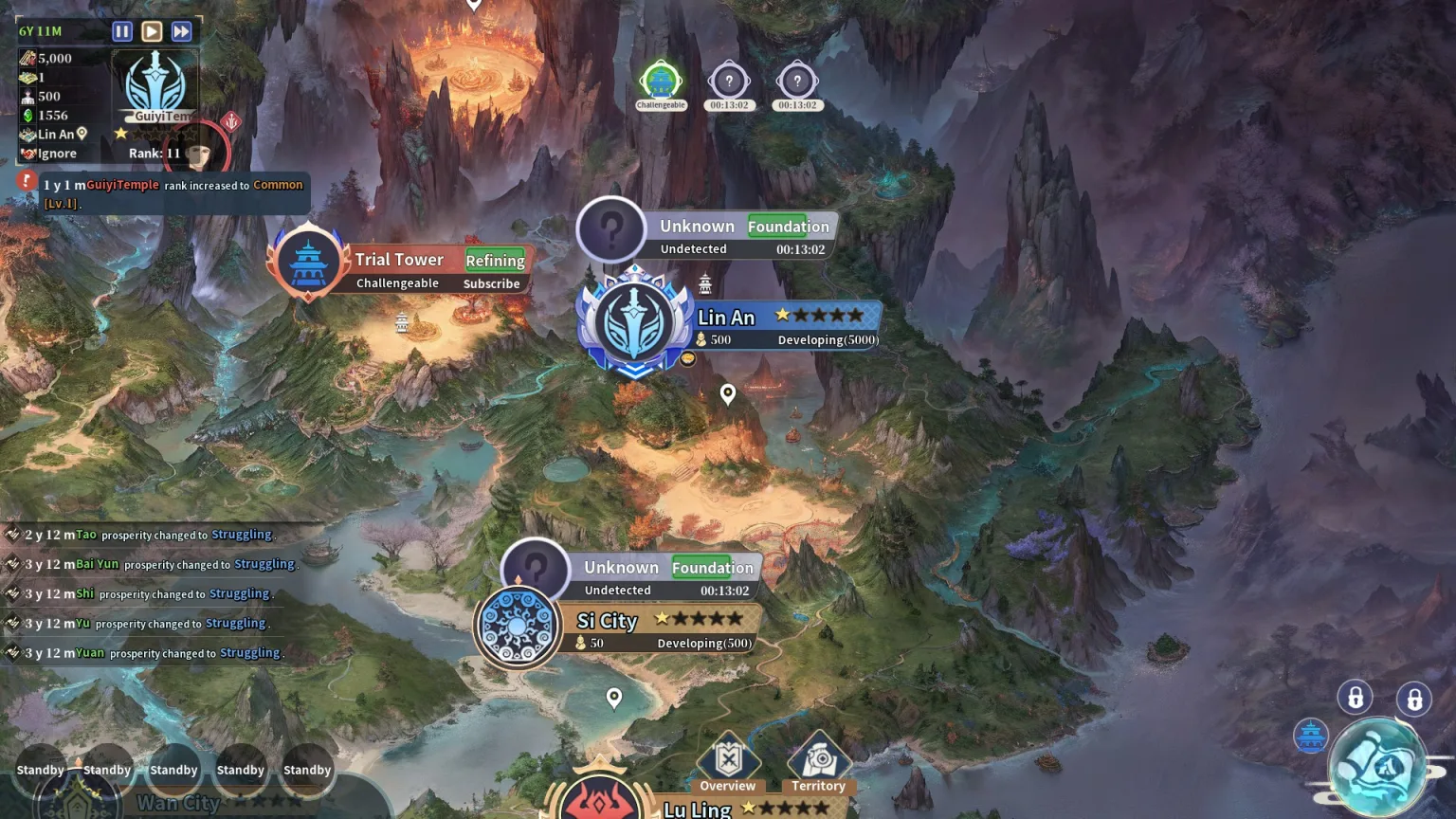Image resolution: width=1456 pixels, height=819 pixels.
Task: Pause the game time
Action: point(122,31)
